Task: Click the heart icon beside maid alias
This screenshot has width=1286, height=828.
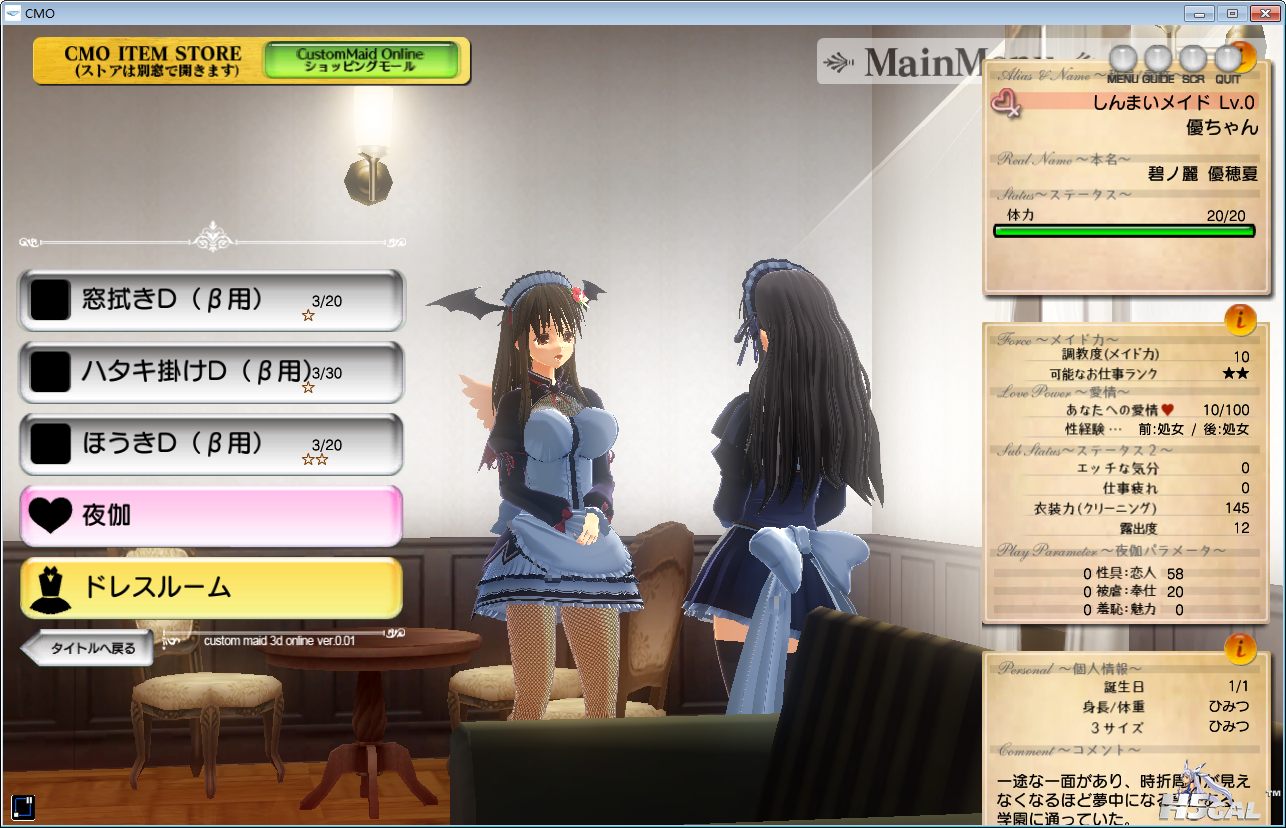Action: coord(1005,103)
